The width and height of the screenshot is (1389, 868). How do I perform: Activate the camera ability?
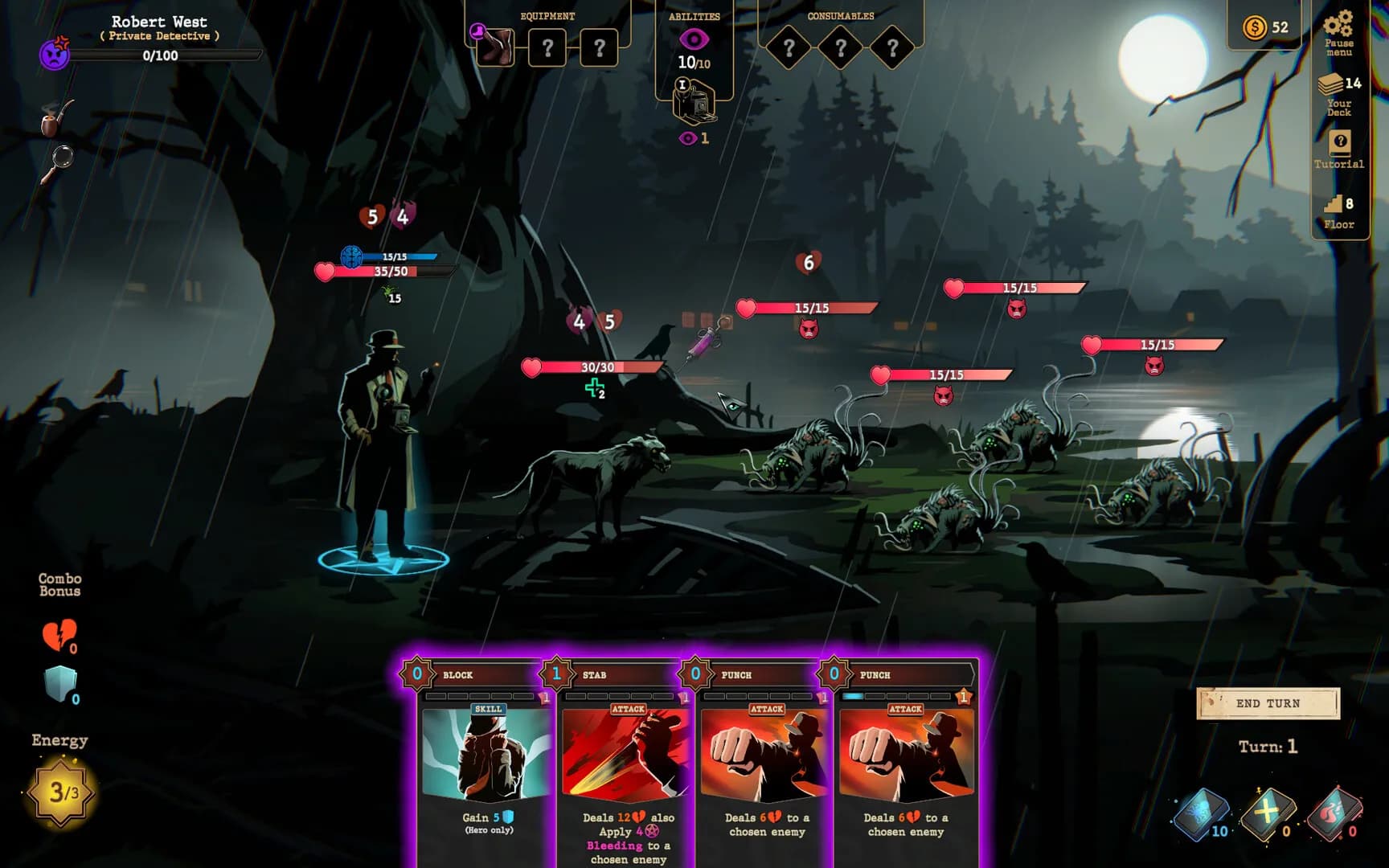tap(694, 103)
